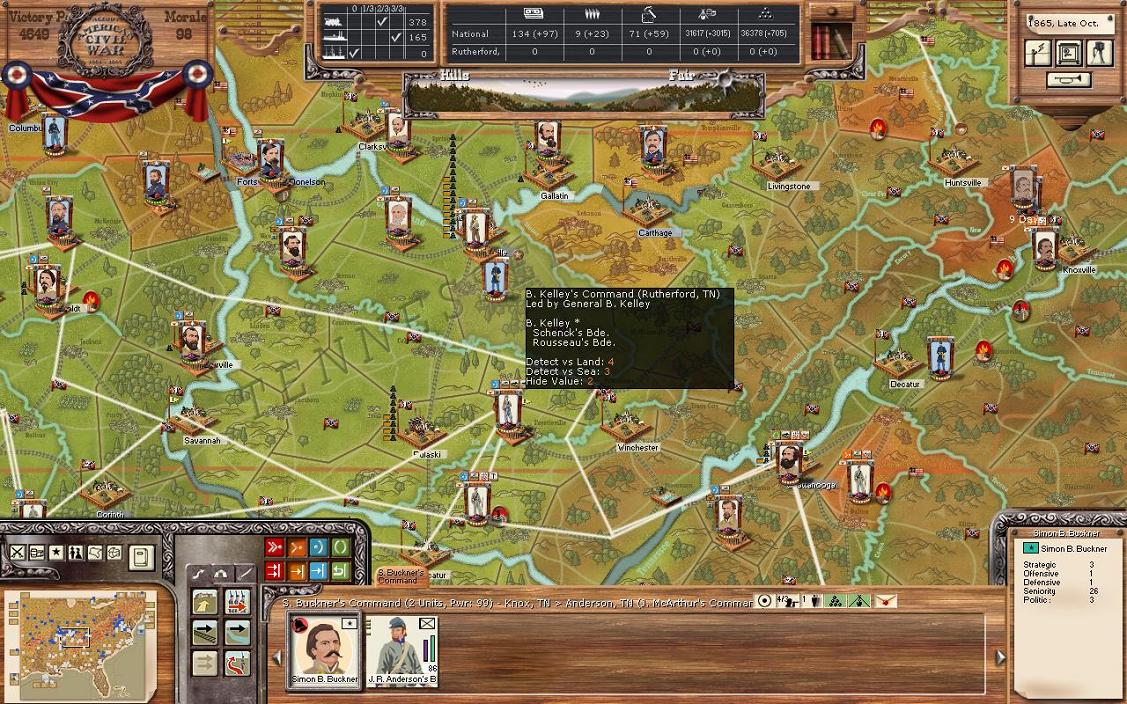Viewport: 1127px width, 704px height.
Task: Select the crossed swords map filter
Action: click(18, 553)
